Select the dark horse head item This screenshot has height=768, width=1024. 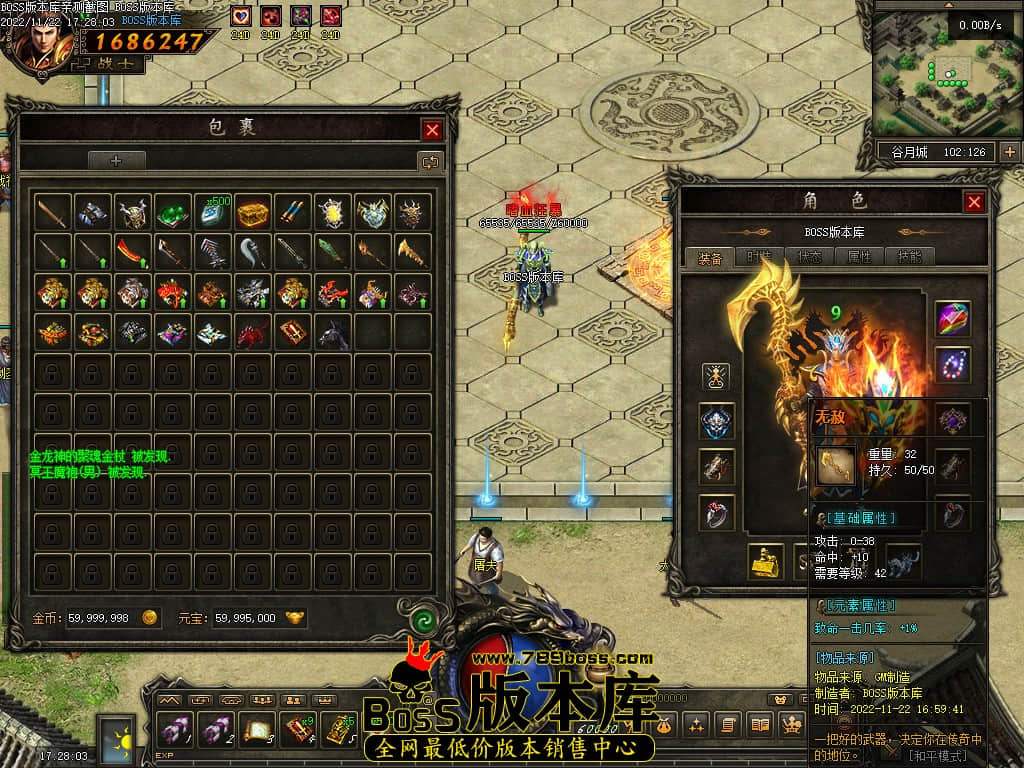[x=332, y=333]
